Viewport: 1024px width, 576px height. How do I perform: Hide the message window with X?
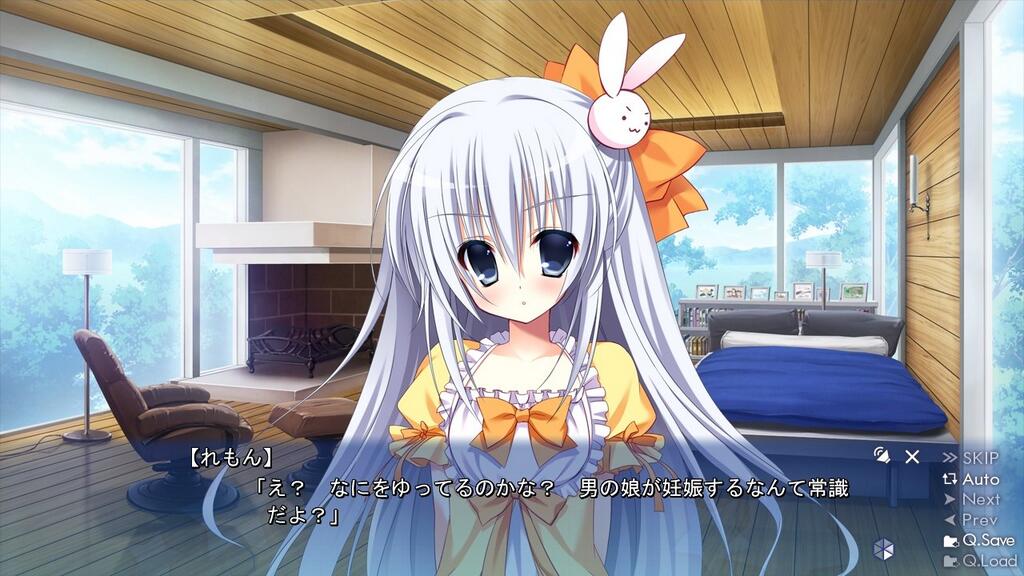[912, 457]
